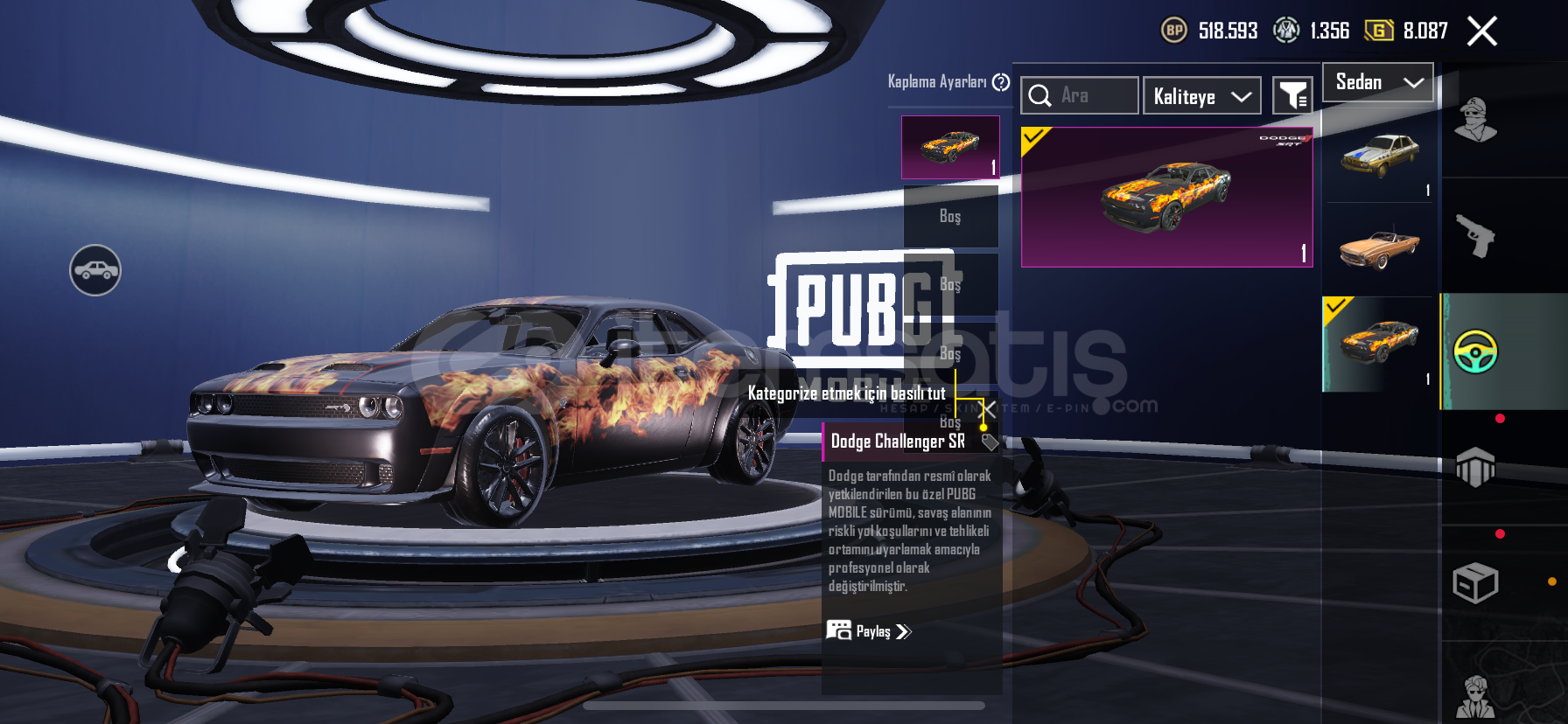Open the Kaliteye sort dropdown

(x=1201, y=96)
